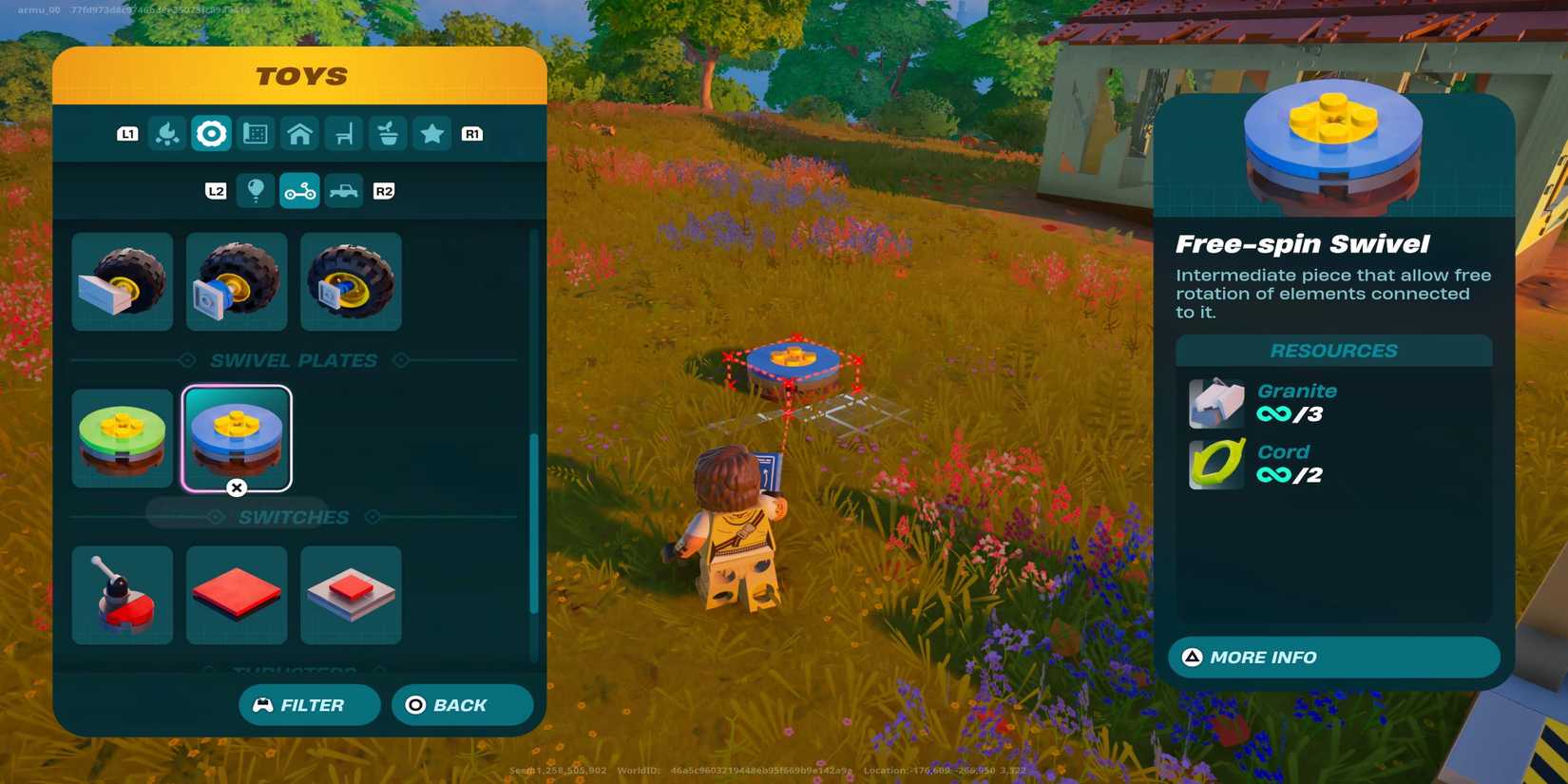1568x784 pixels.
Task: Deselect the blue swivel via the X badge
Action: (236, 488)
